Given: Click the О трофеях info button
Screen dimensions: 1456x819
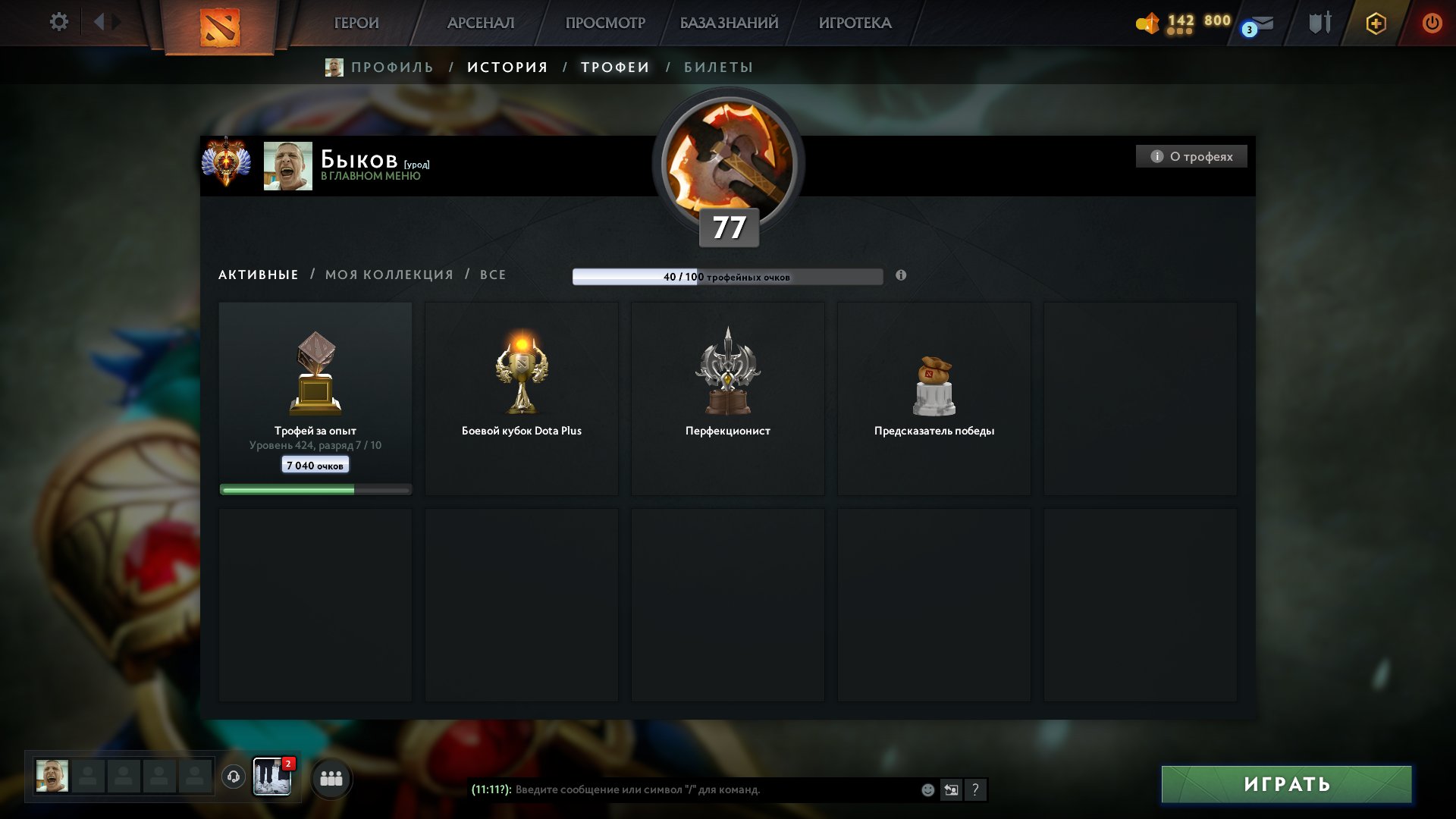Looking at the screenshot, I should click(1191, 156).
